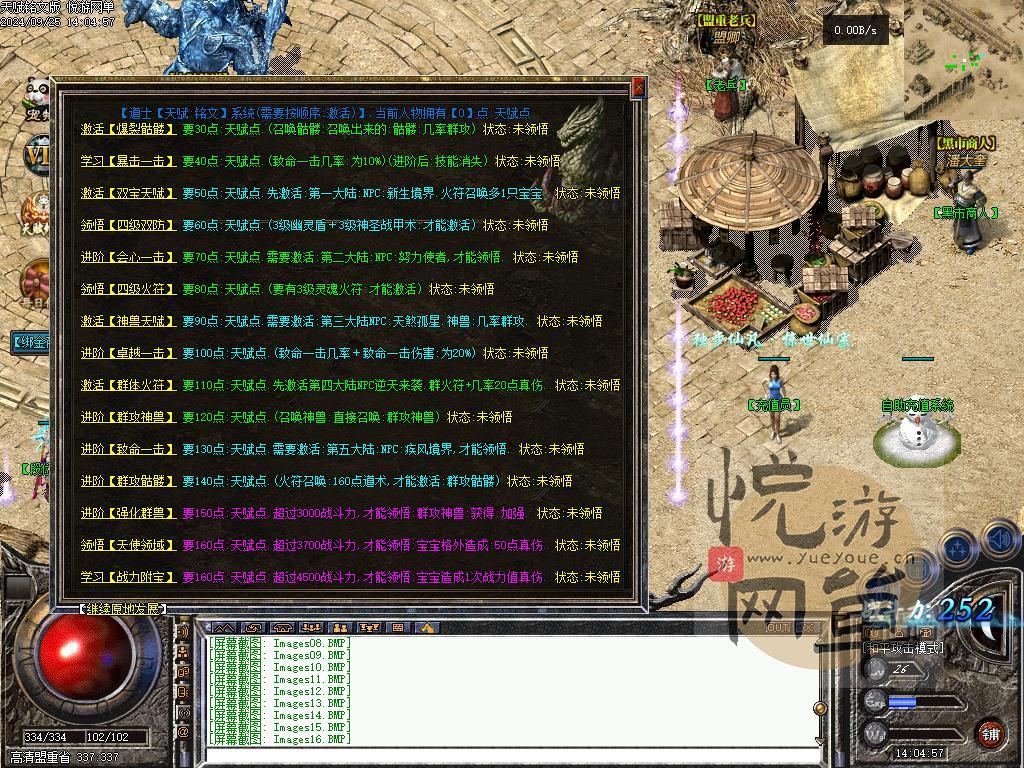Activate the 双宝天赋 talent link
Viewport: 1024px width, 768px height.
(x=128, y=193)
